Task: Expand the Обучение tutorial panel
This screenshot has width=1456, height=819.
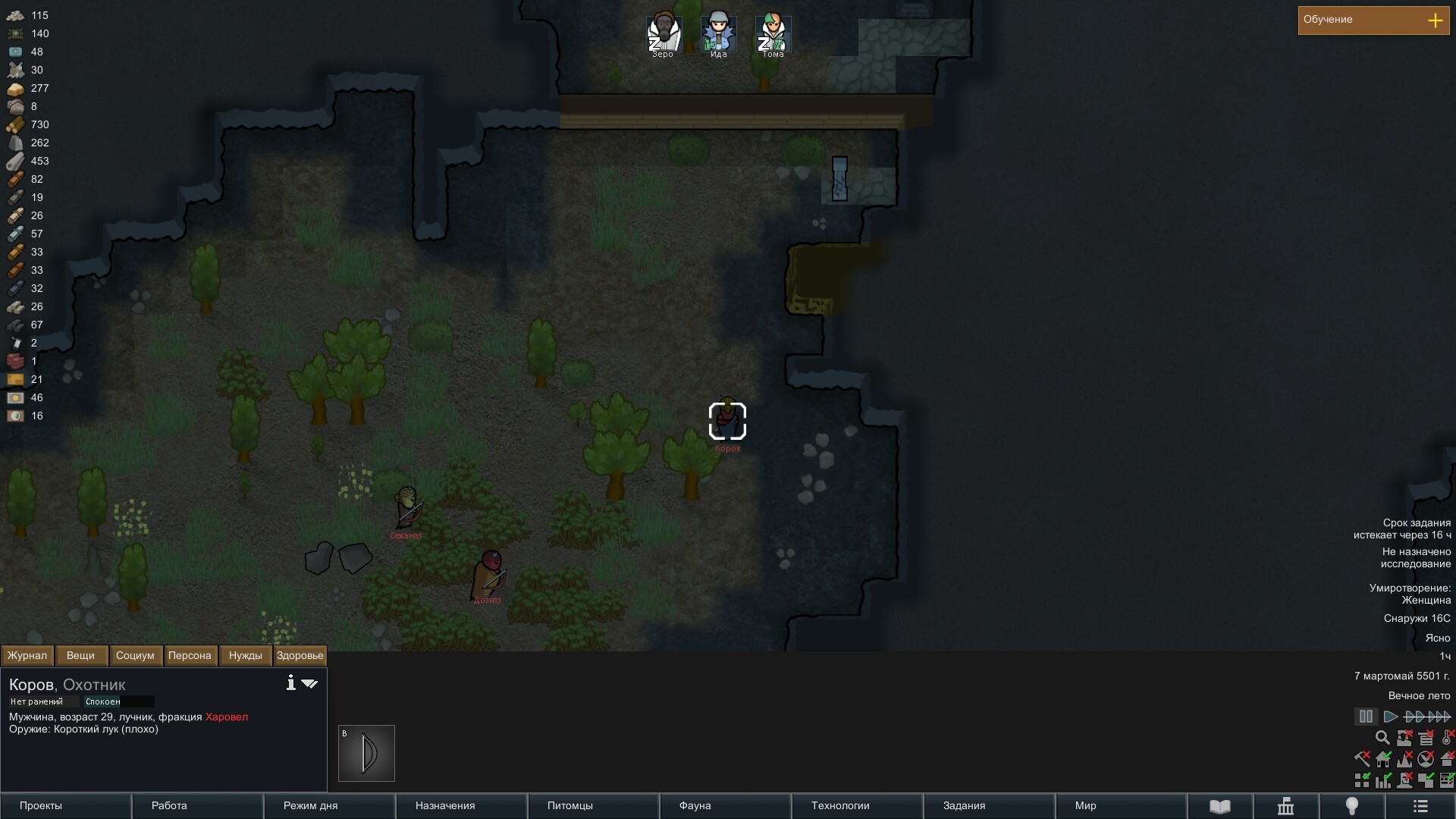Action: (x=1435, y=20)
